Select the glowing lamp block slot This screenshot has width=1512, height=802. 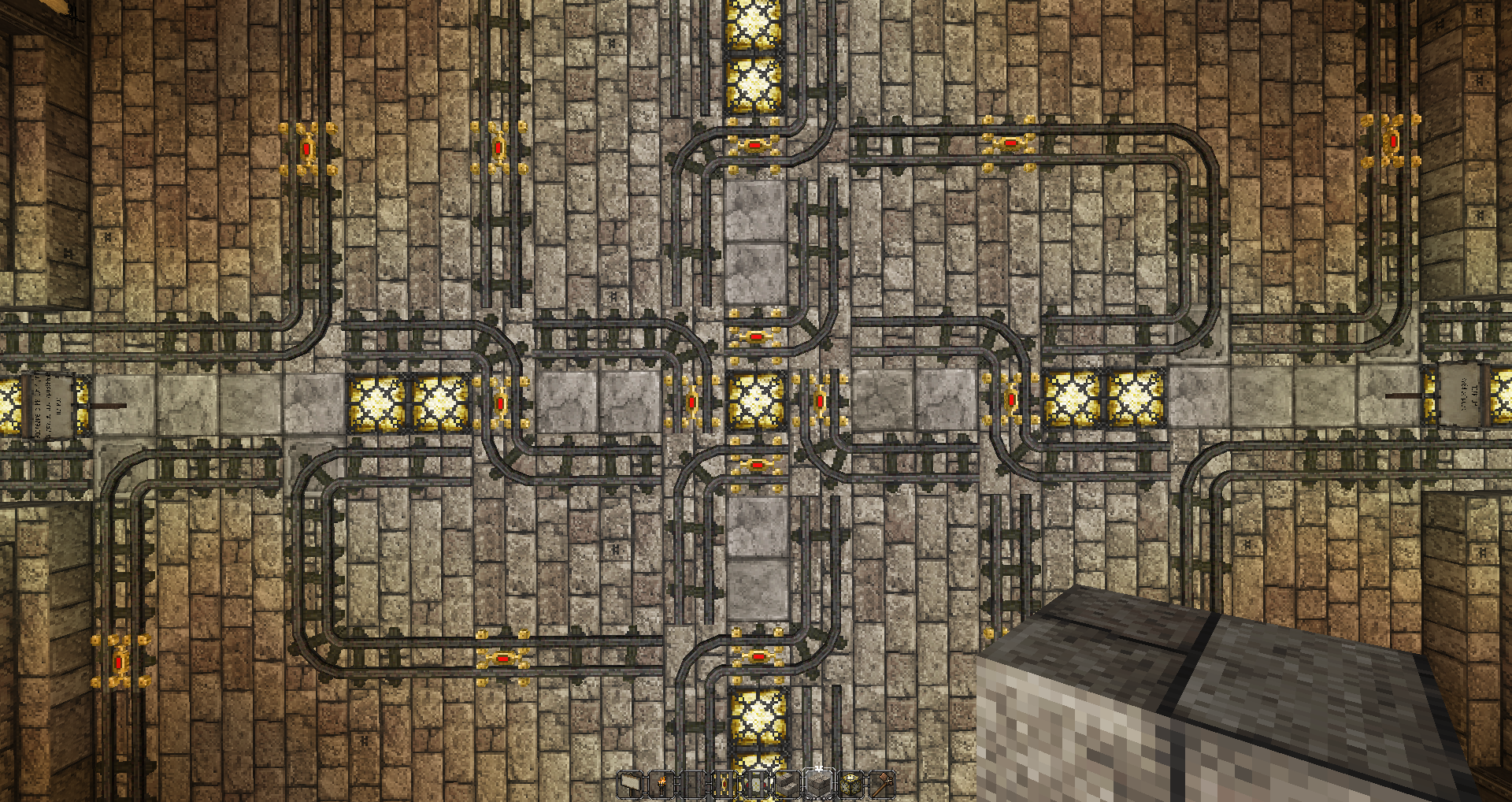pyautogui.click(x=851, y=785)
